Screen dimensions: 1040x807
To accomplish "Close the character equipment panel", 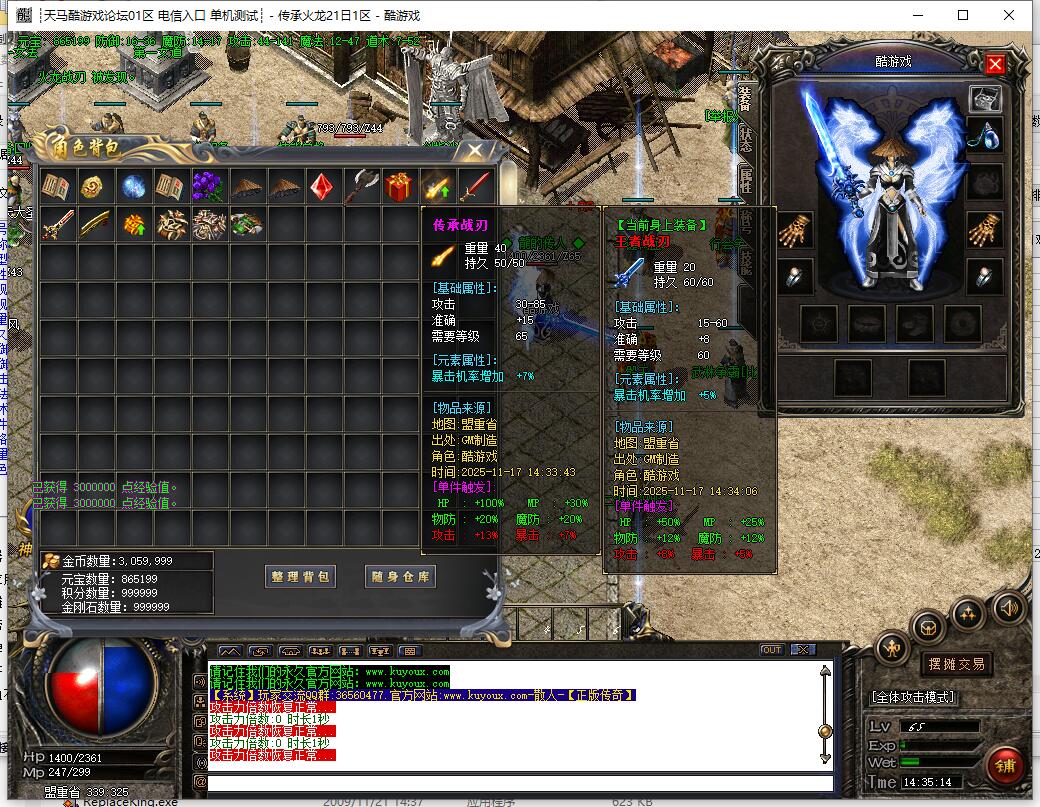I will [x=995, y=65].
